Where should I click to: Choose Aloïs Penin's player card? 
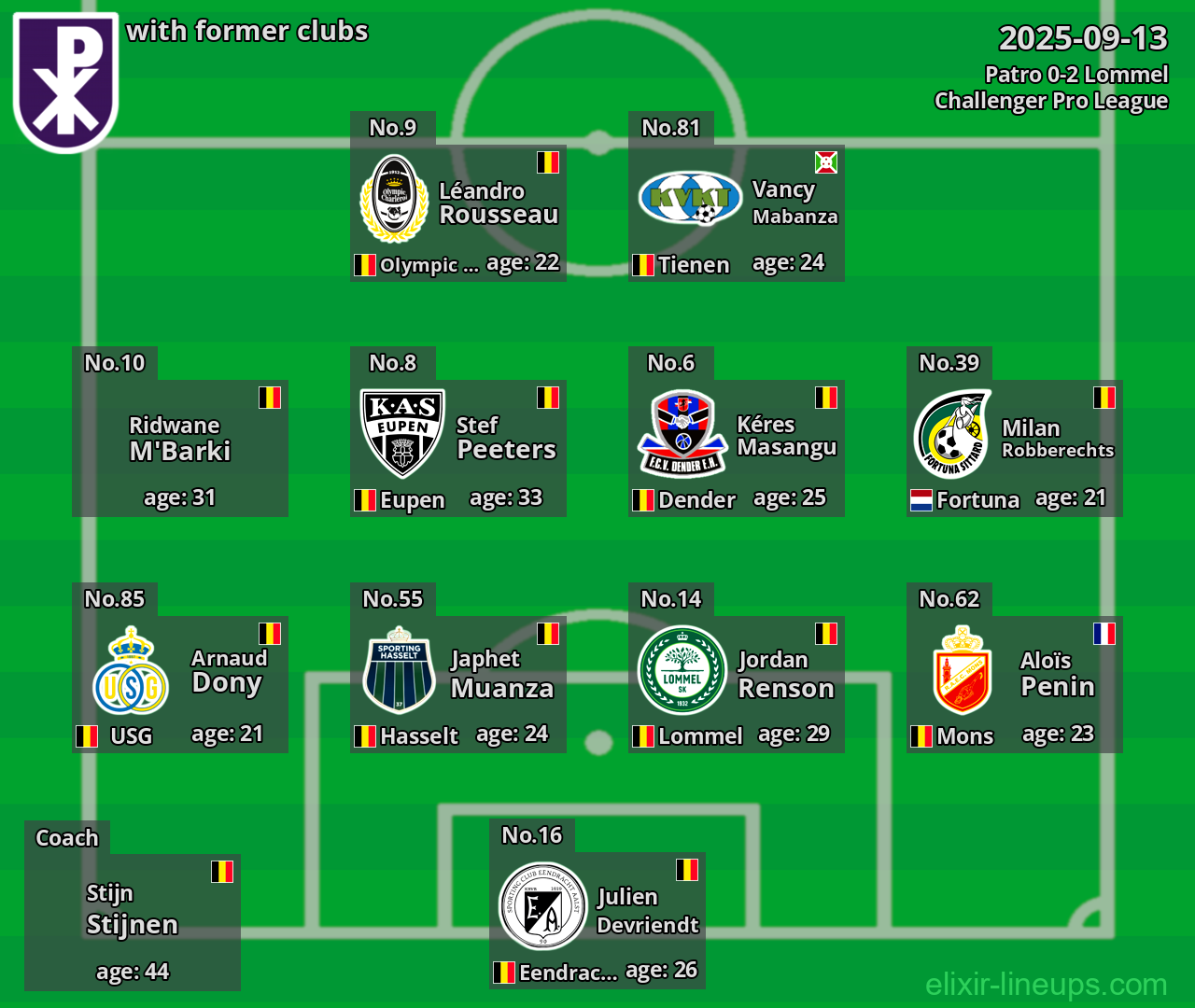click(x=1015, y=684)
